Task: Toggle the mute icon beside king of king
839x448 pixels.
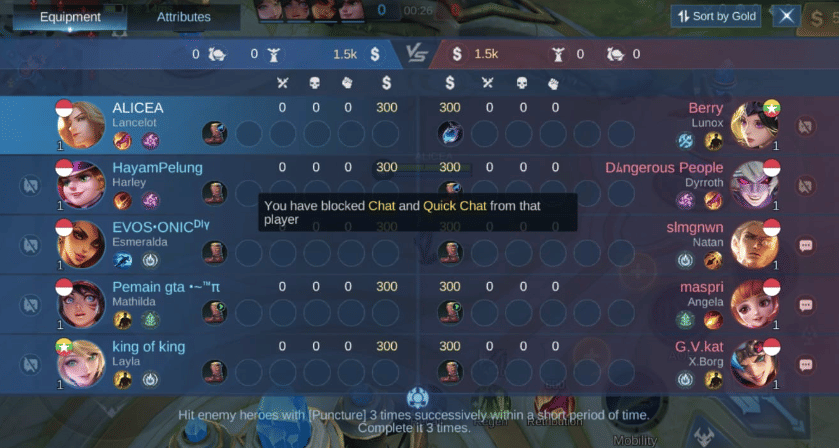Action: (31, 363)
